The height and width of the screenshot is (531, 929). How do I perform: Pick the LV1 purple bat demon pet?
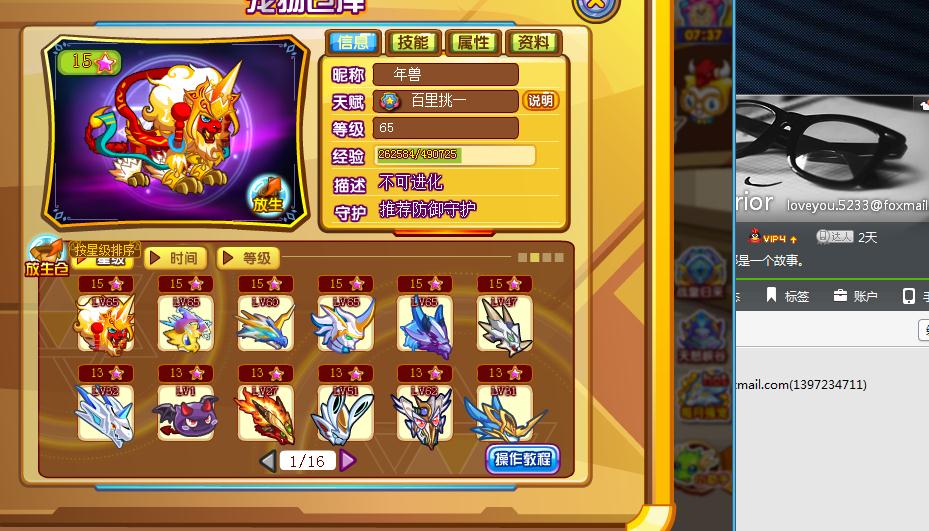(x=185, y=412)
